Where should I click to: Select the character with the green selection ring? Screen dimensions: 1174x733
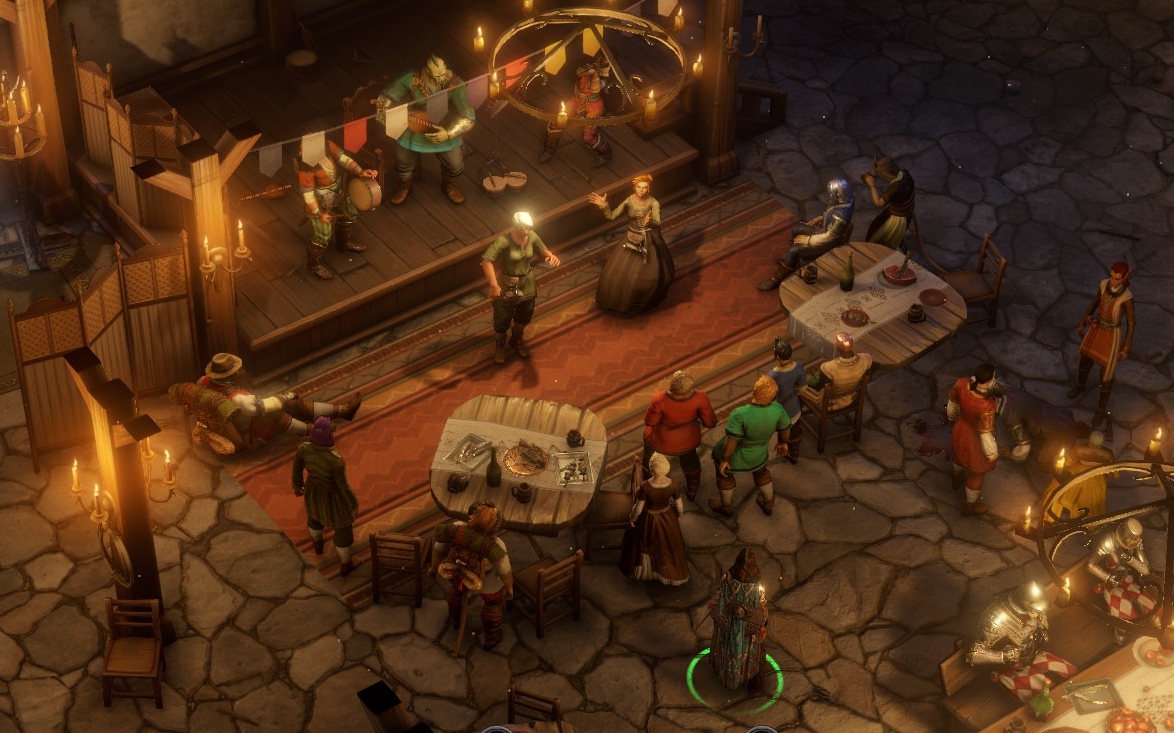[738, 622]
